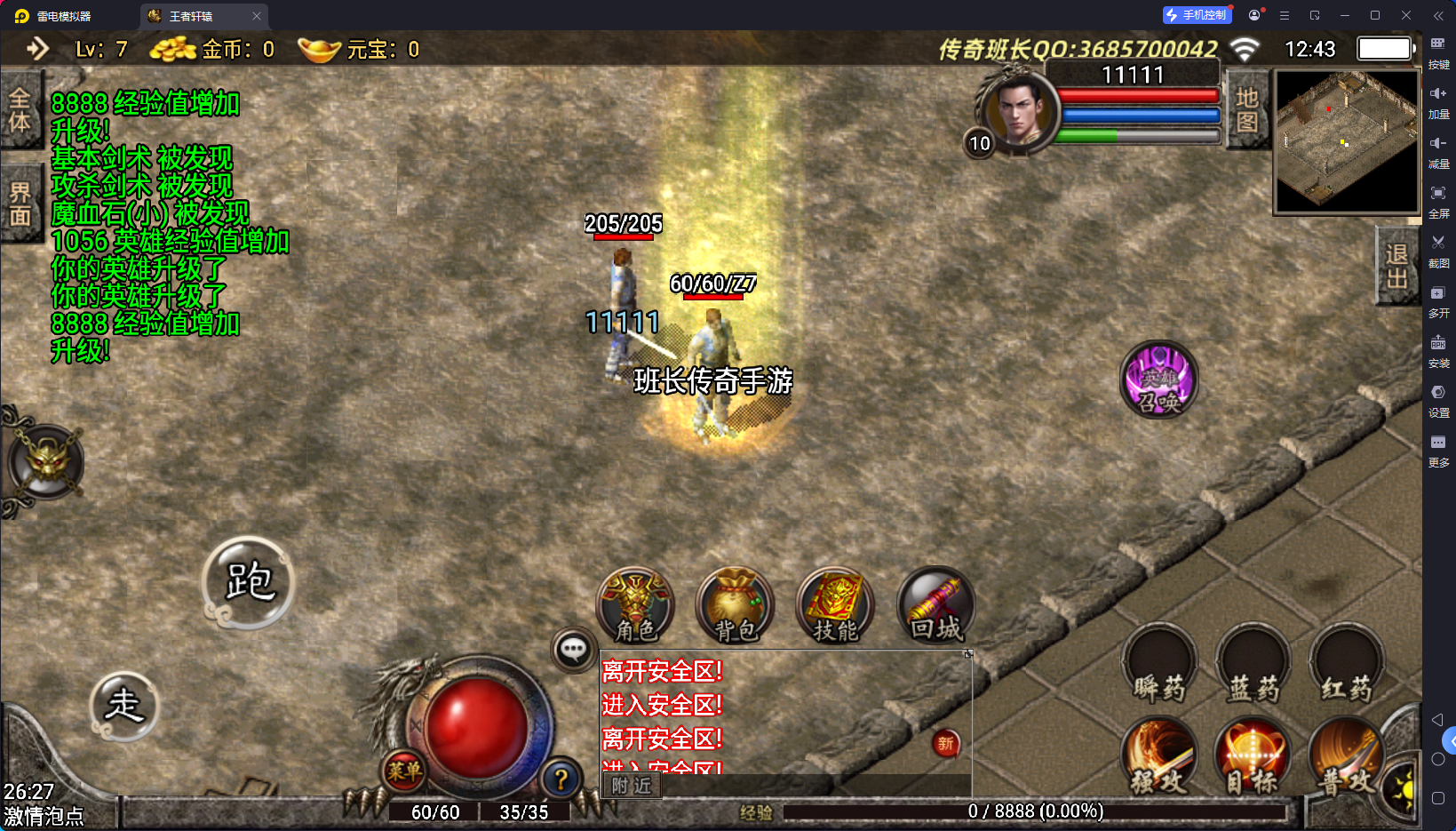Activate the 强攻 forced attack skill
The image size is (1456, 831).
click(x=1158, y=757)
